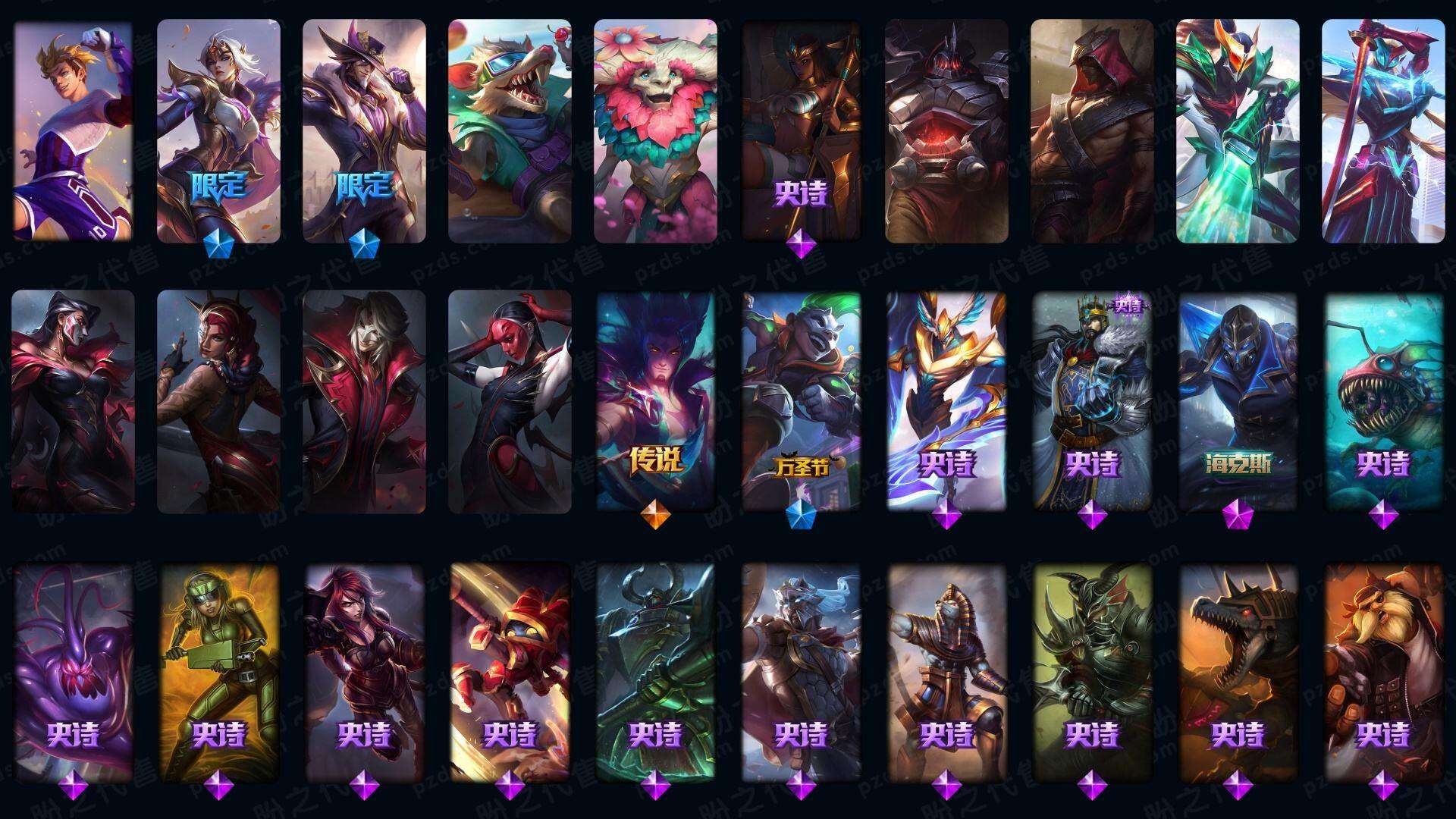
Task: Pick the teal anglerfish monster skin
Action: [x=1383, y=400]
